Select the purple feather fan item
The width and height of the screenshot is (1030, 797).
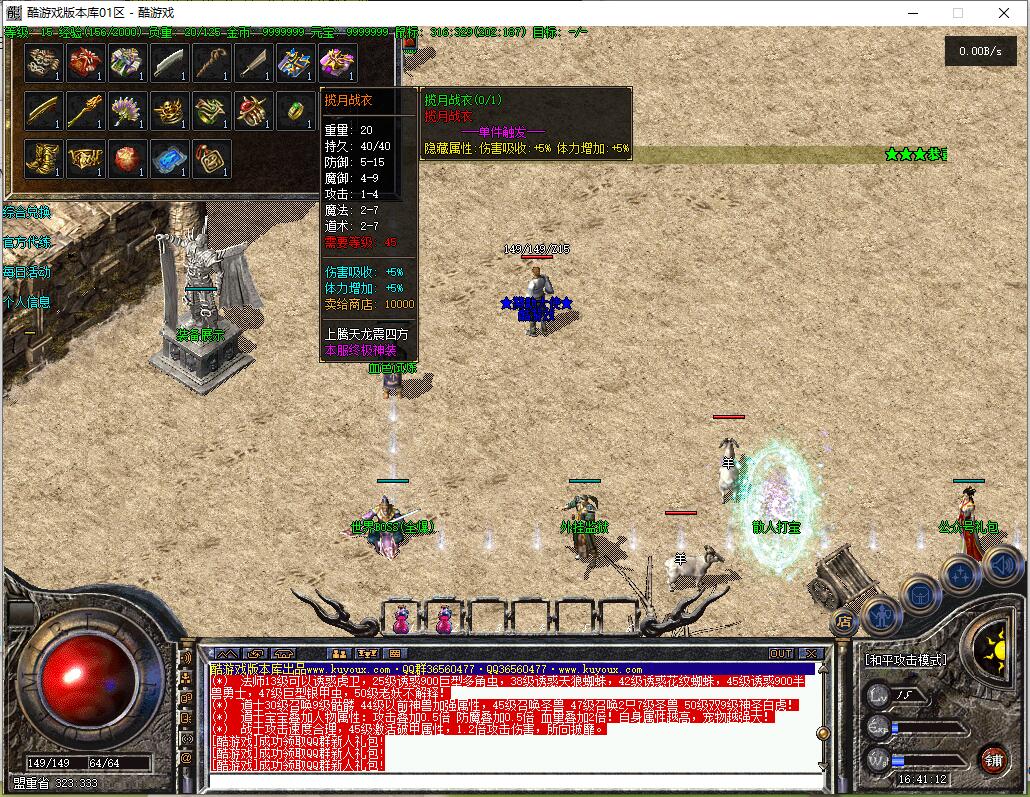127,110
